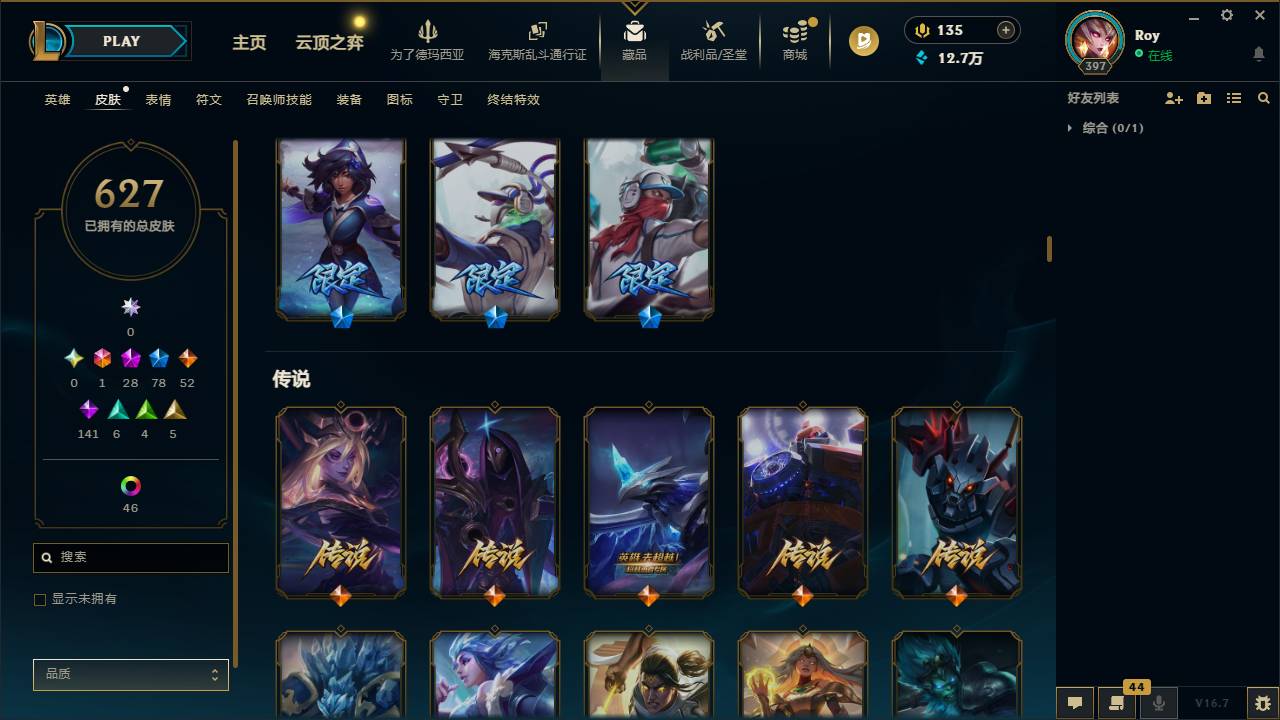The height and width of the screenshot is (720, 1280).
Task: Select the first legendary skin thumbnail
Action: (x=340, y=503)
